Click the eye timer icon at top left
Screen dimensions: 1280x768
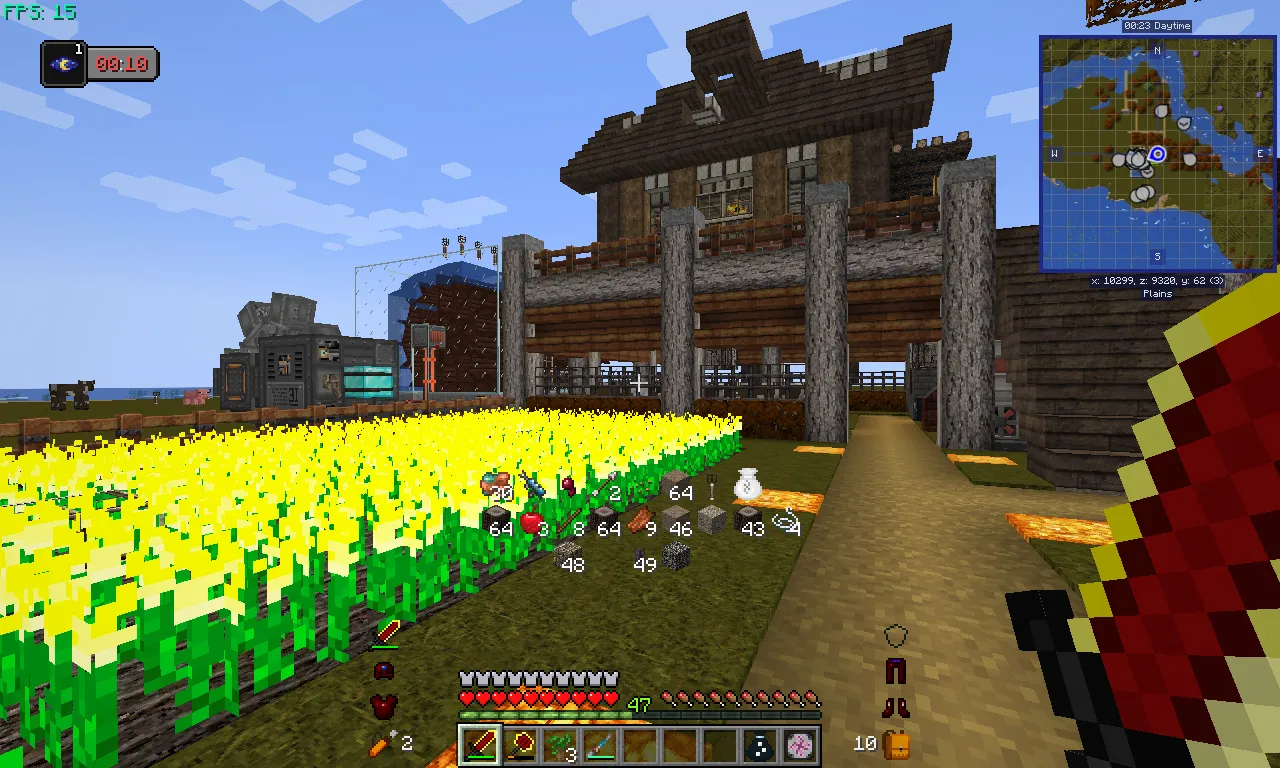62,63
